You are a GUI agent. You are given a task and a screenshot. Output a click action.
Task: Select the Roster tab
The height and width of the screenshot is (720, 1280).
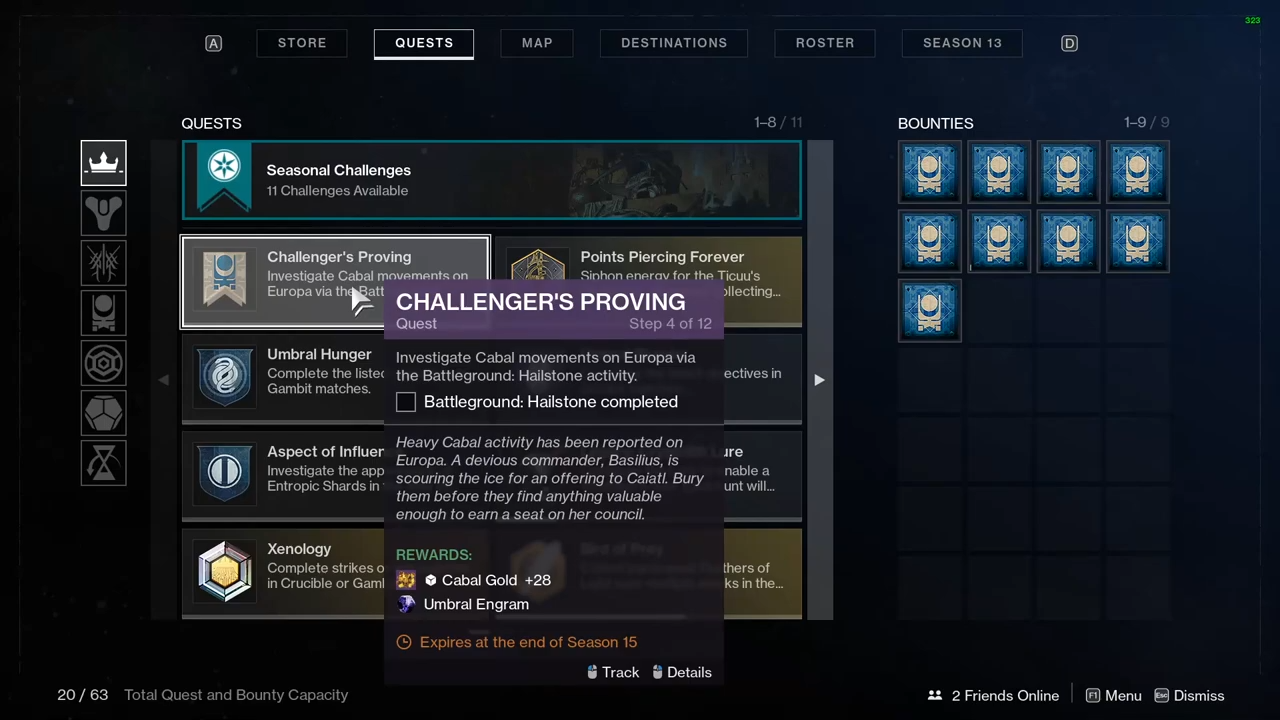pyautogui.click(x=825, y=43)
